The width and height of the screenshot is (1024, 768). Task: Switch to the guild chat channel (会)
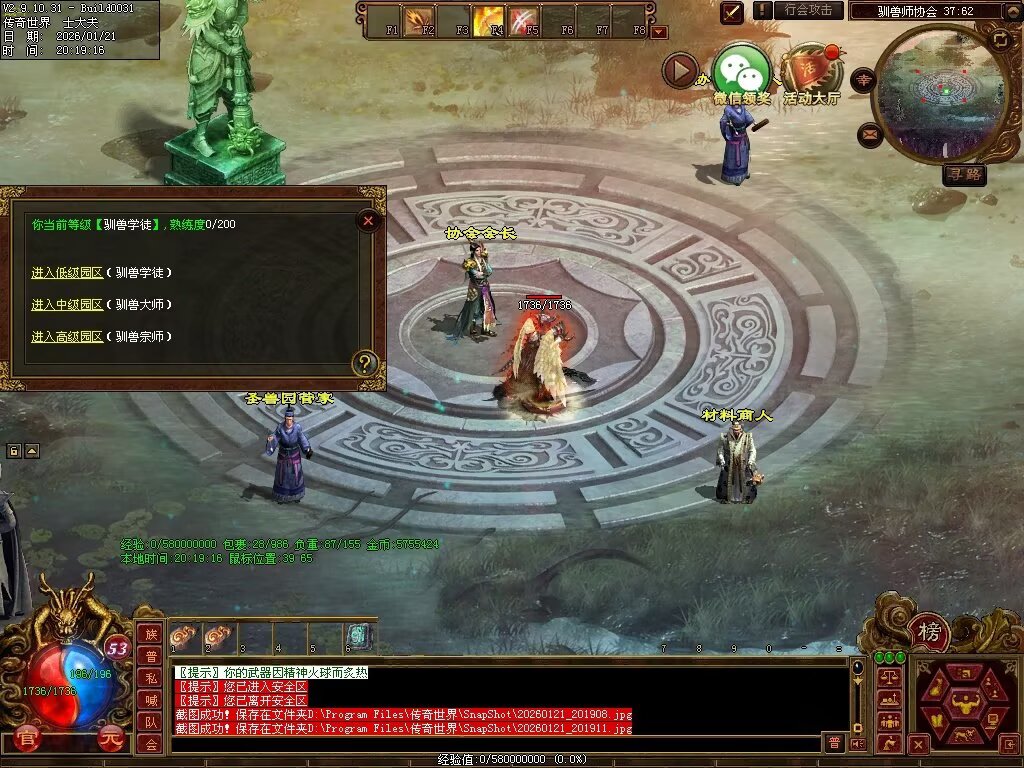(x=150, y=743)
